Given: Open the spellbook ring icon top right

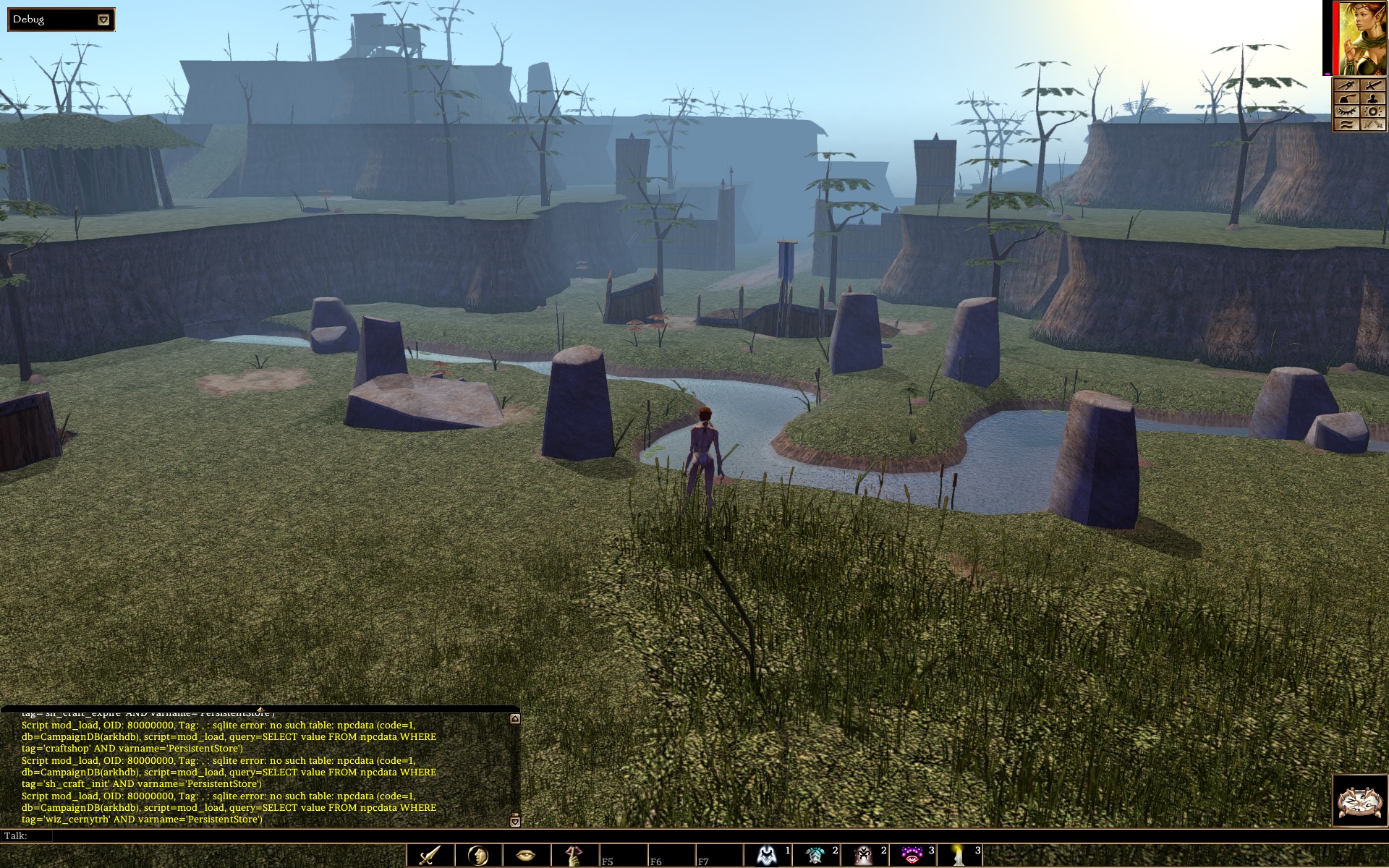Looking at the screenshot, I should 1373,111.
